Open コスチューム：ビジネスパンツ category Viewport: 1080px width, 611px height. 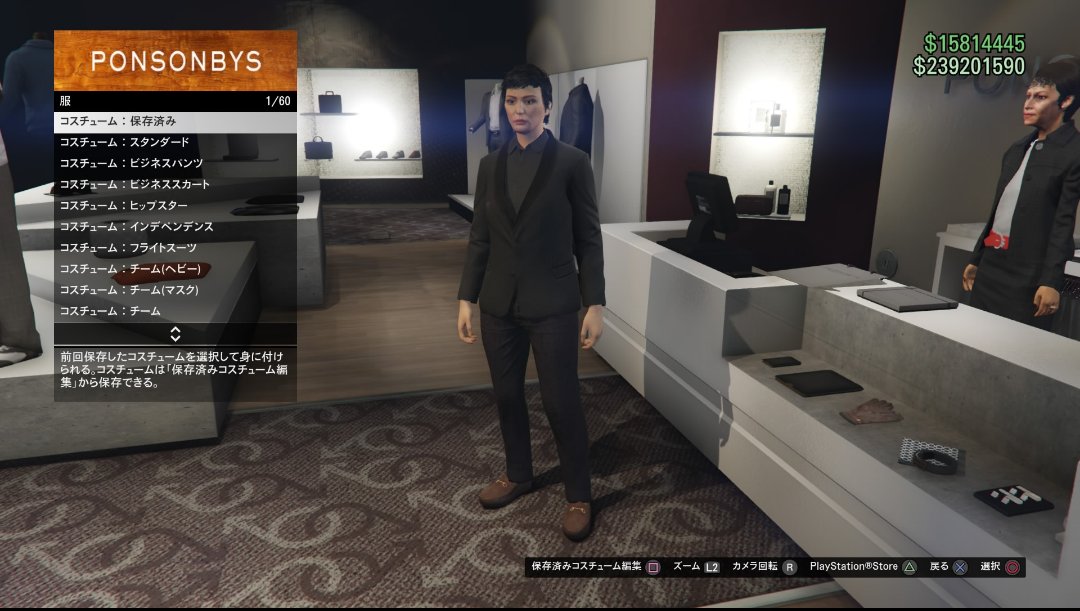[x=175, y=163]
